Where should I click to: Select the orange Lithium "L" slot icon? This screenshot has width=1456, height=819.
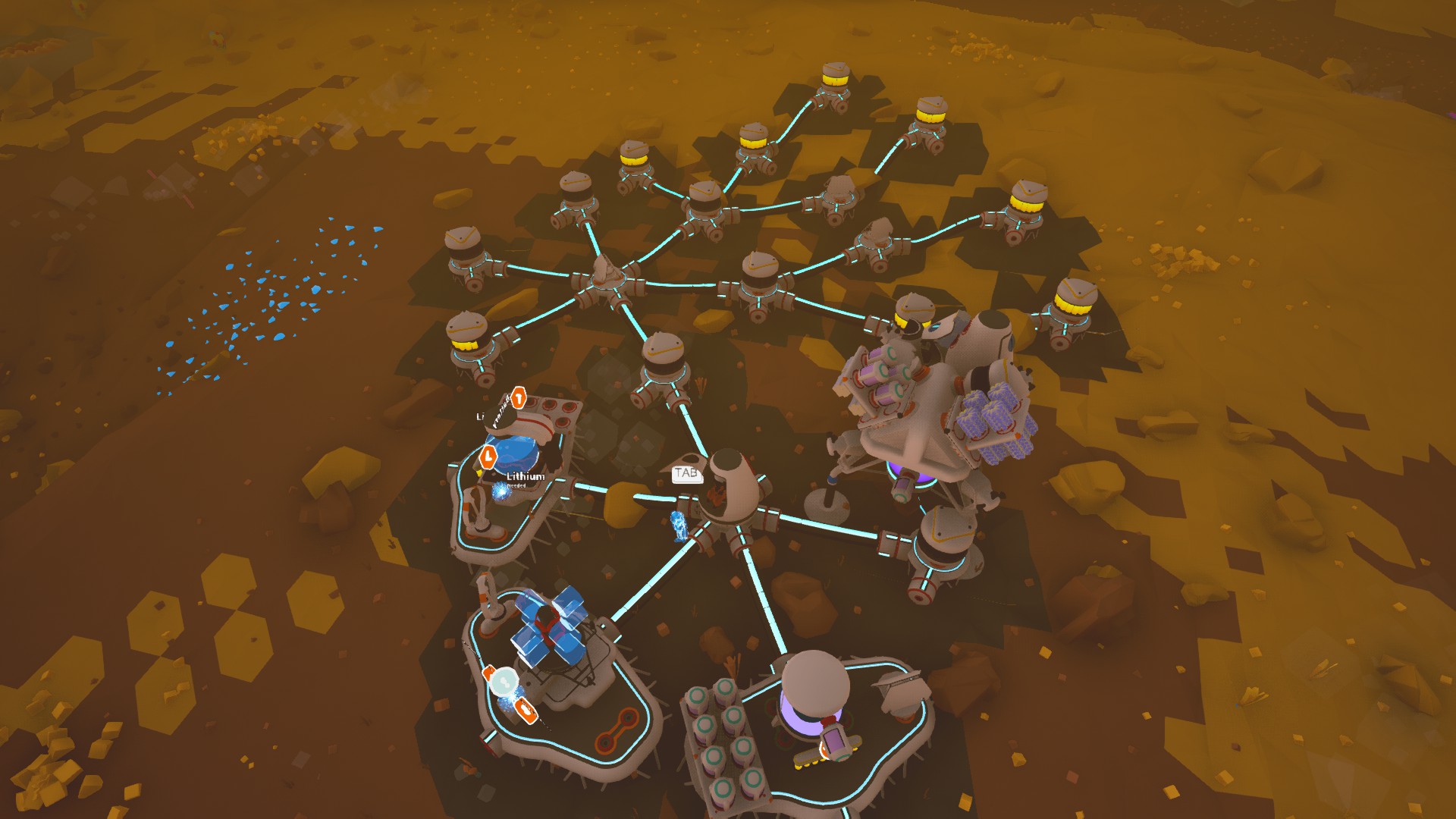coord(488,457)
